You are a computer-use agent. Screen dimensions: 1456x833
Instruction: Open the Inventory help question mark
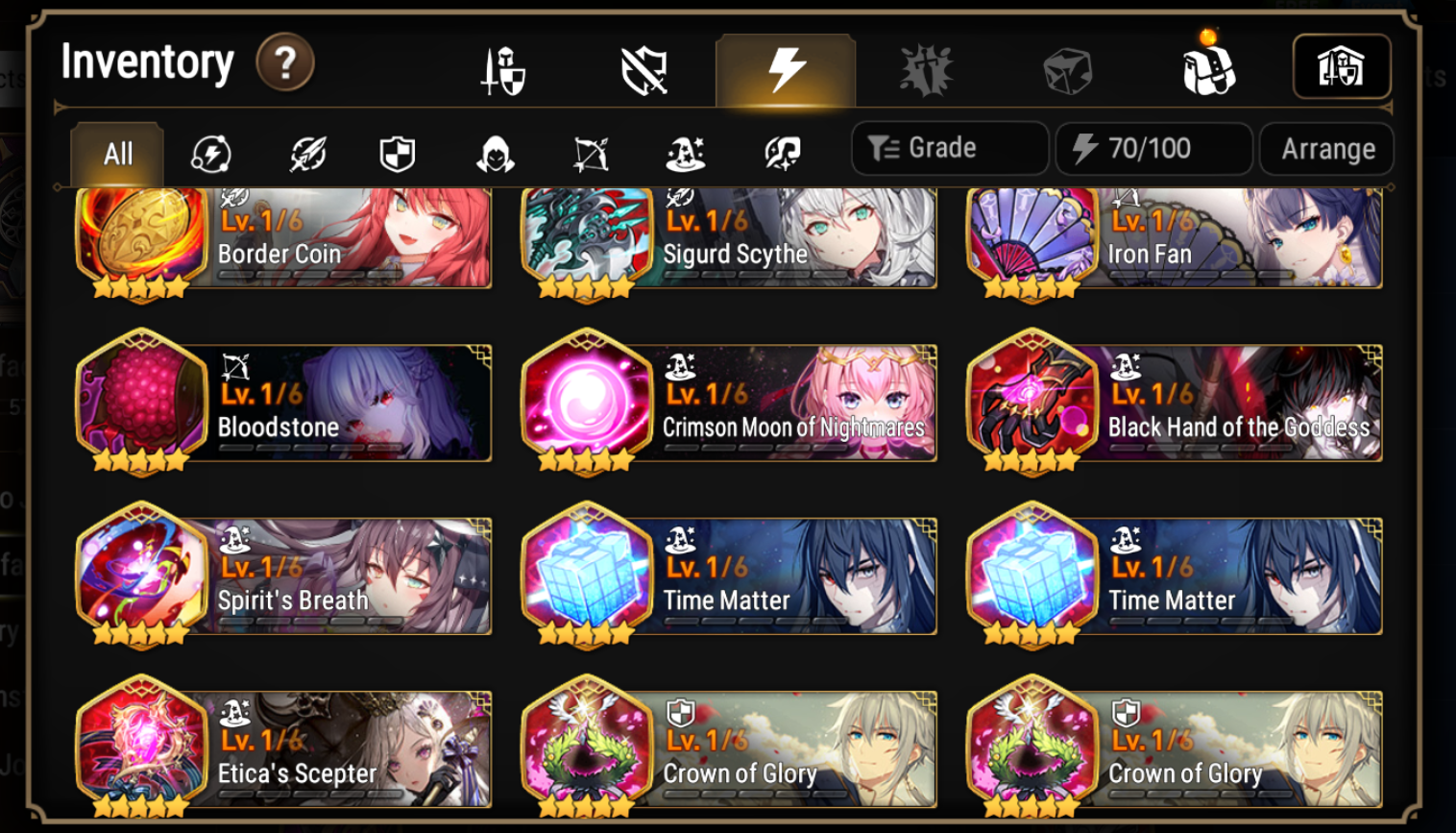point(285,61)
